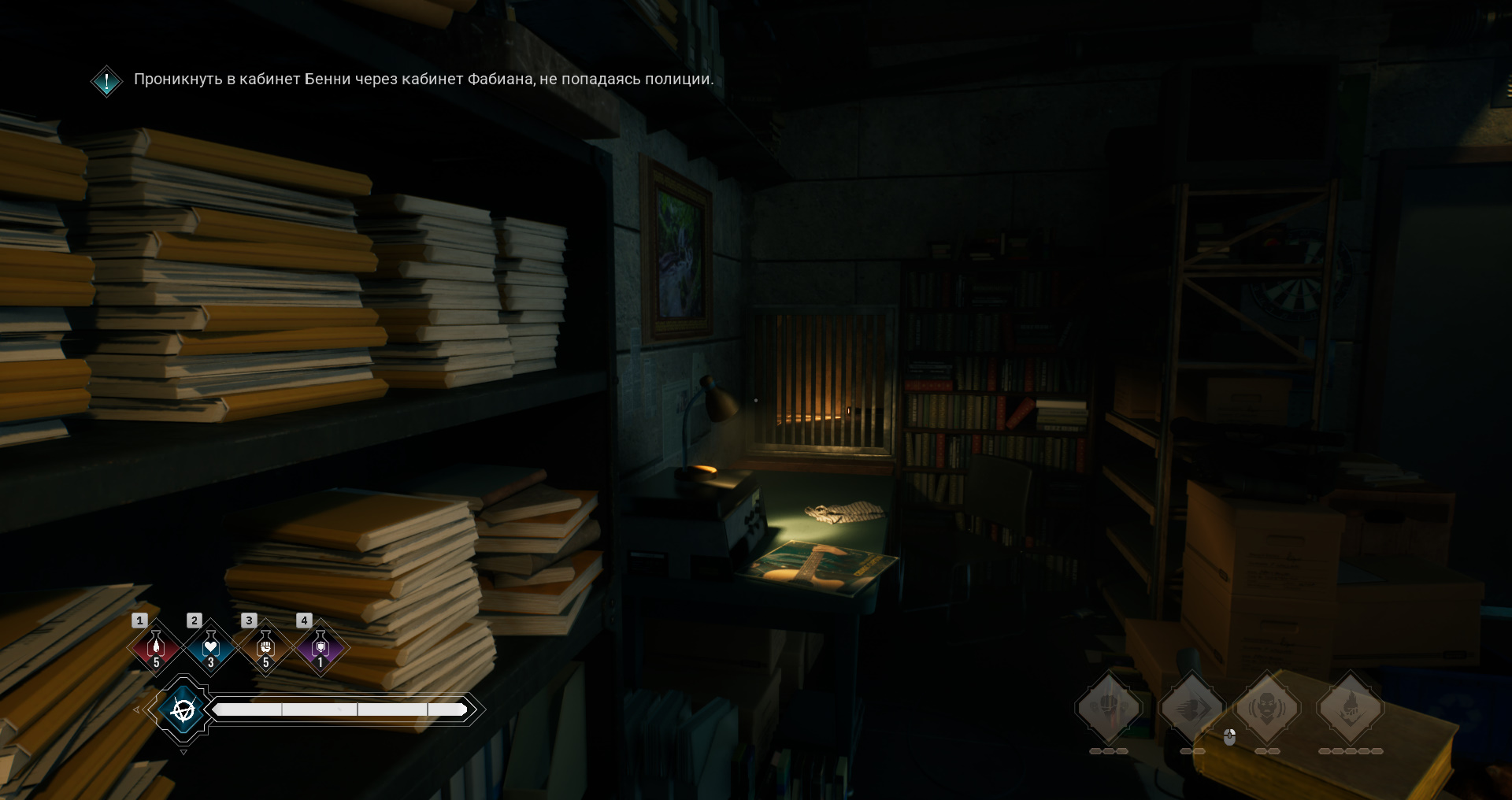
Task: Select the orange fist potion slot
Action: pyautogui.click(x=265, y=647)
